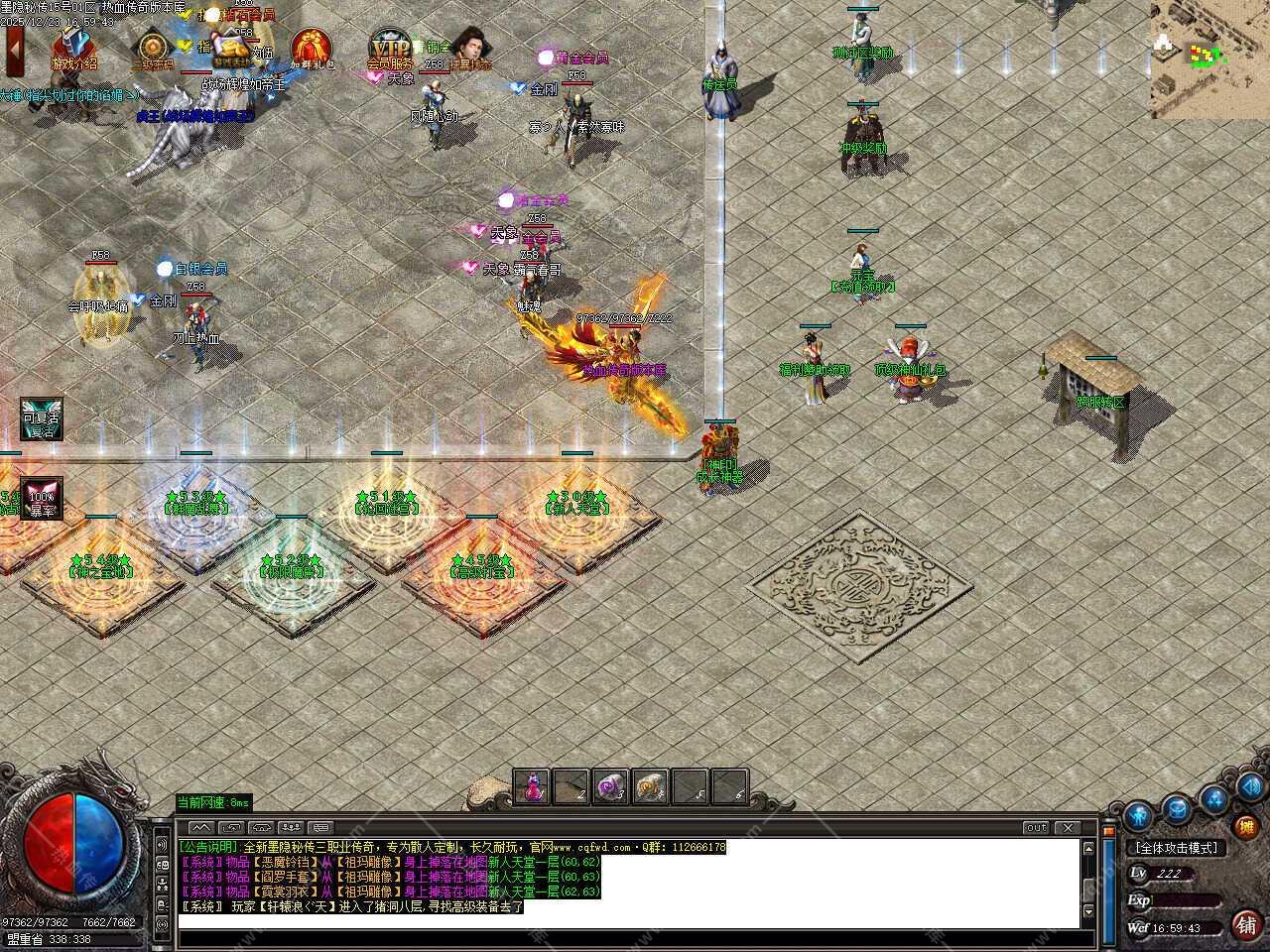Click the chat window OUT button
Viewport: 1270px width, 952px height.
(1036, 827)
